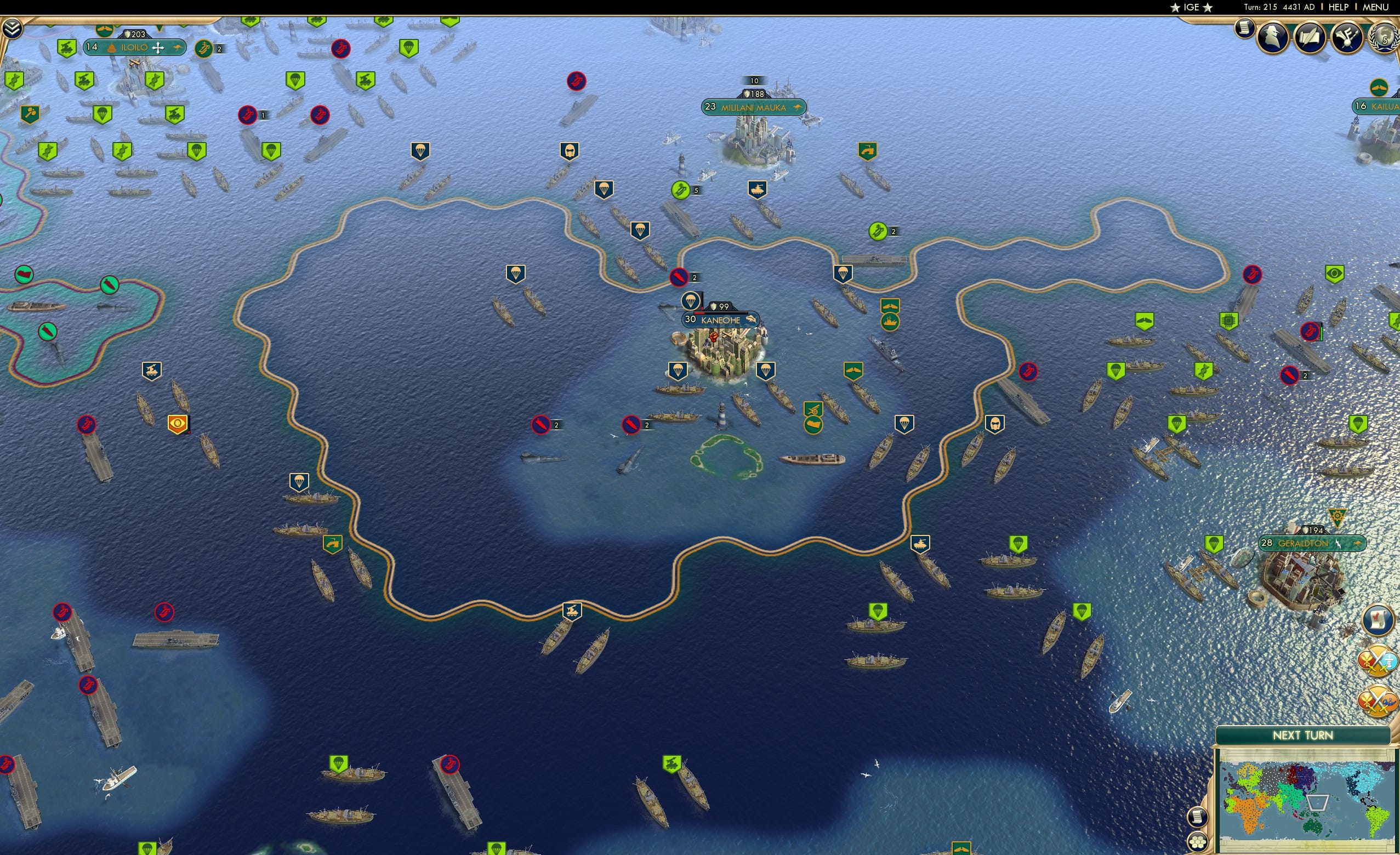The height and width of the screenshot is (855, 1400).
Task: Select the orange eye scouting unit flag
Action: 178,423
